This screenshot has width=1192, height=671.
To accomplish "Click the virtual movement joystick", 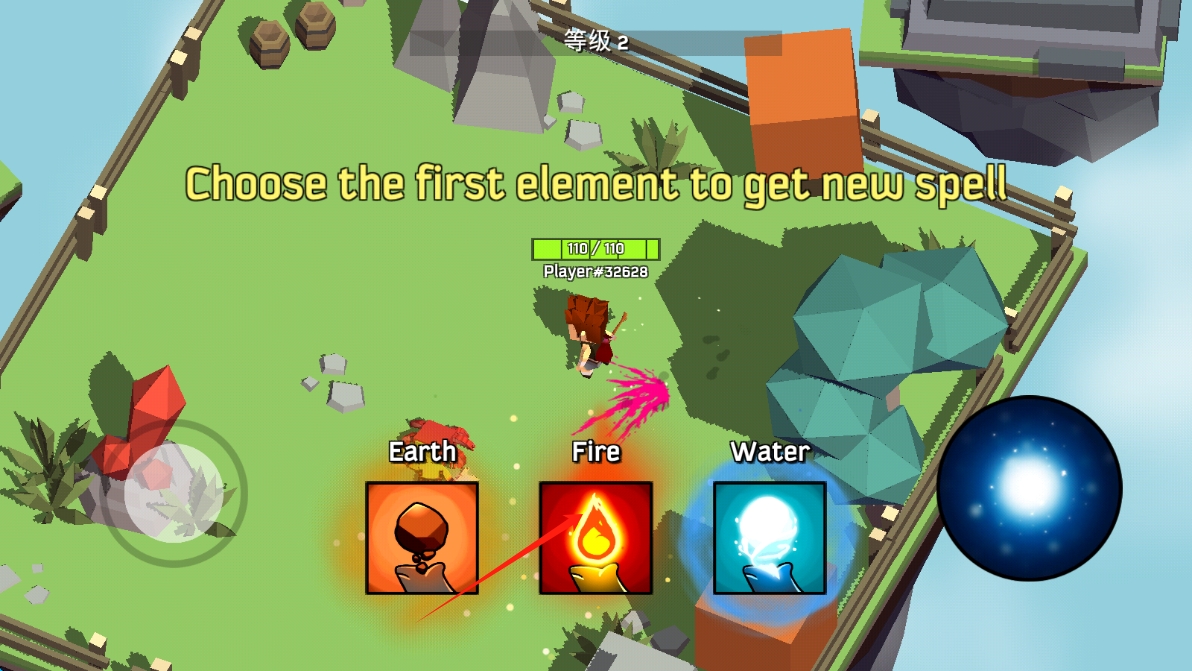I will [x=176, y=492].
